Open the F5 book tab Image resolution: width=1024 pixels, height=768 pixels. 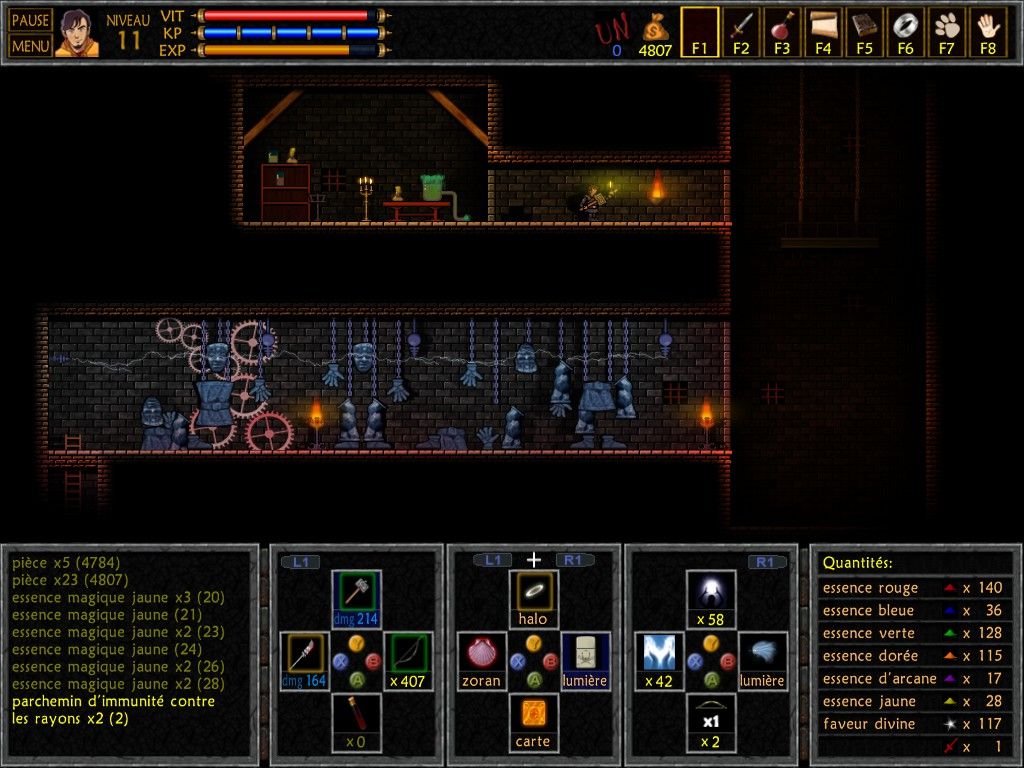[864, 32]
